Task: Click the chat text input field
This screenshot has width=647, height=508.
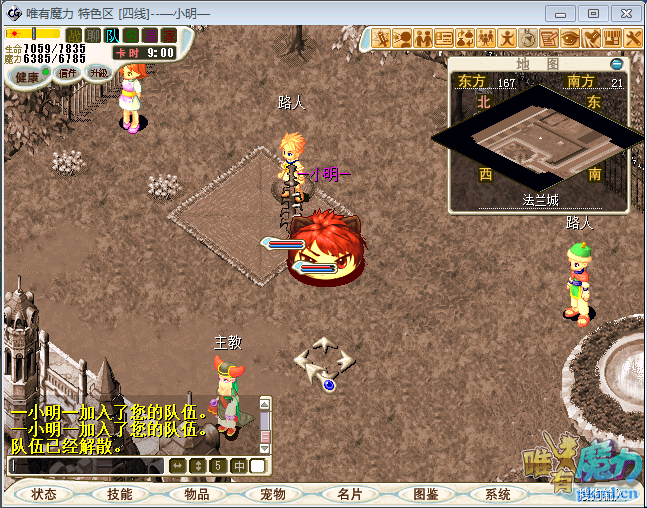Action: click(x=85, y=466)
